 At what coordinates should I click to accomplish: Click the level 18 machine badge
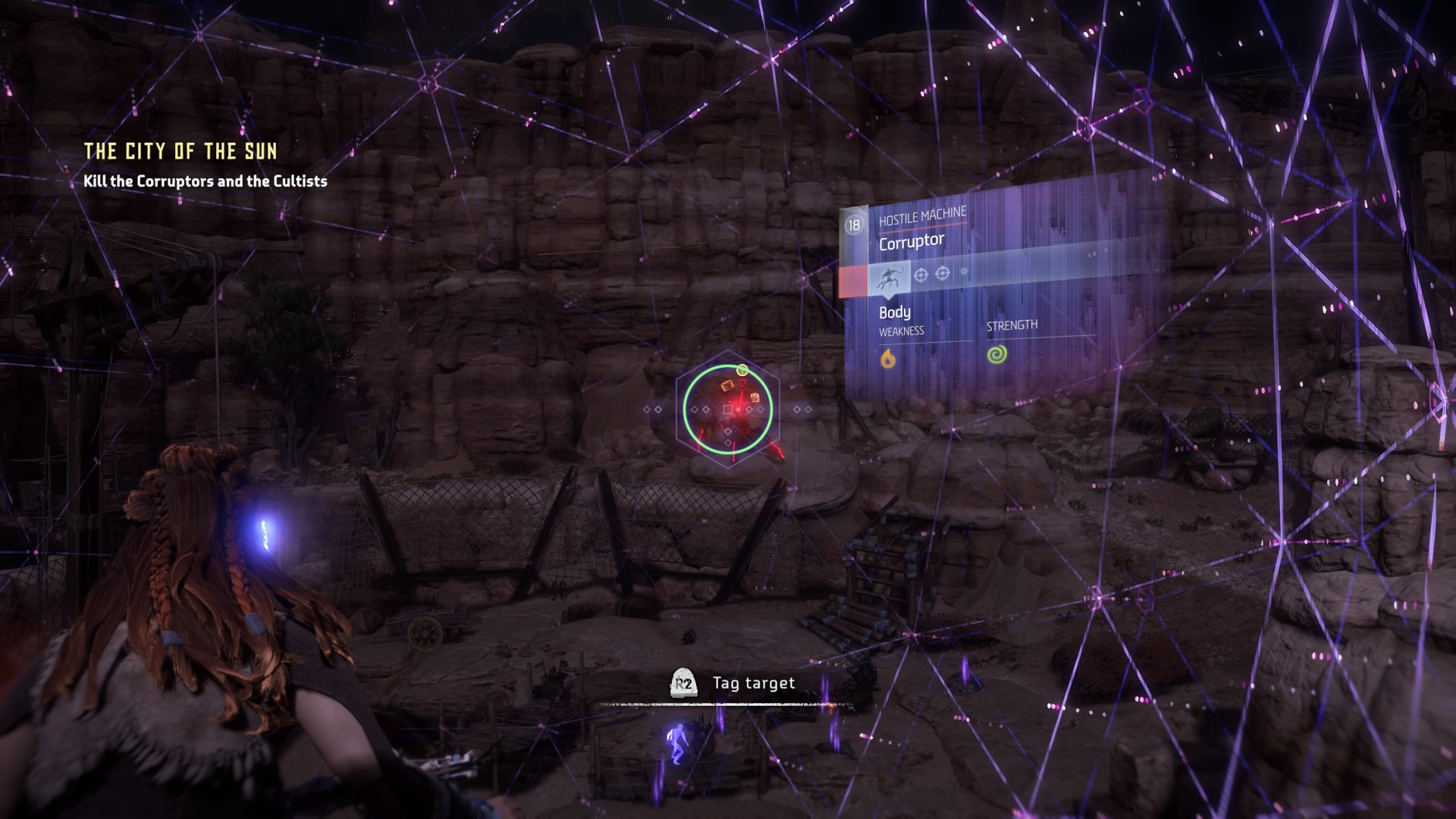(x=855, y=225)
